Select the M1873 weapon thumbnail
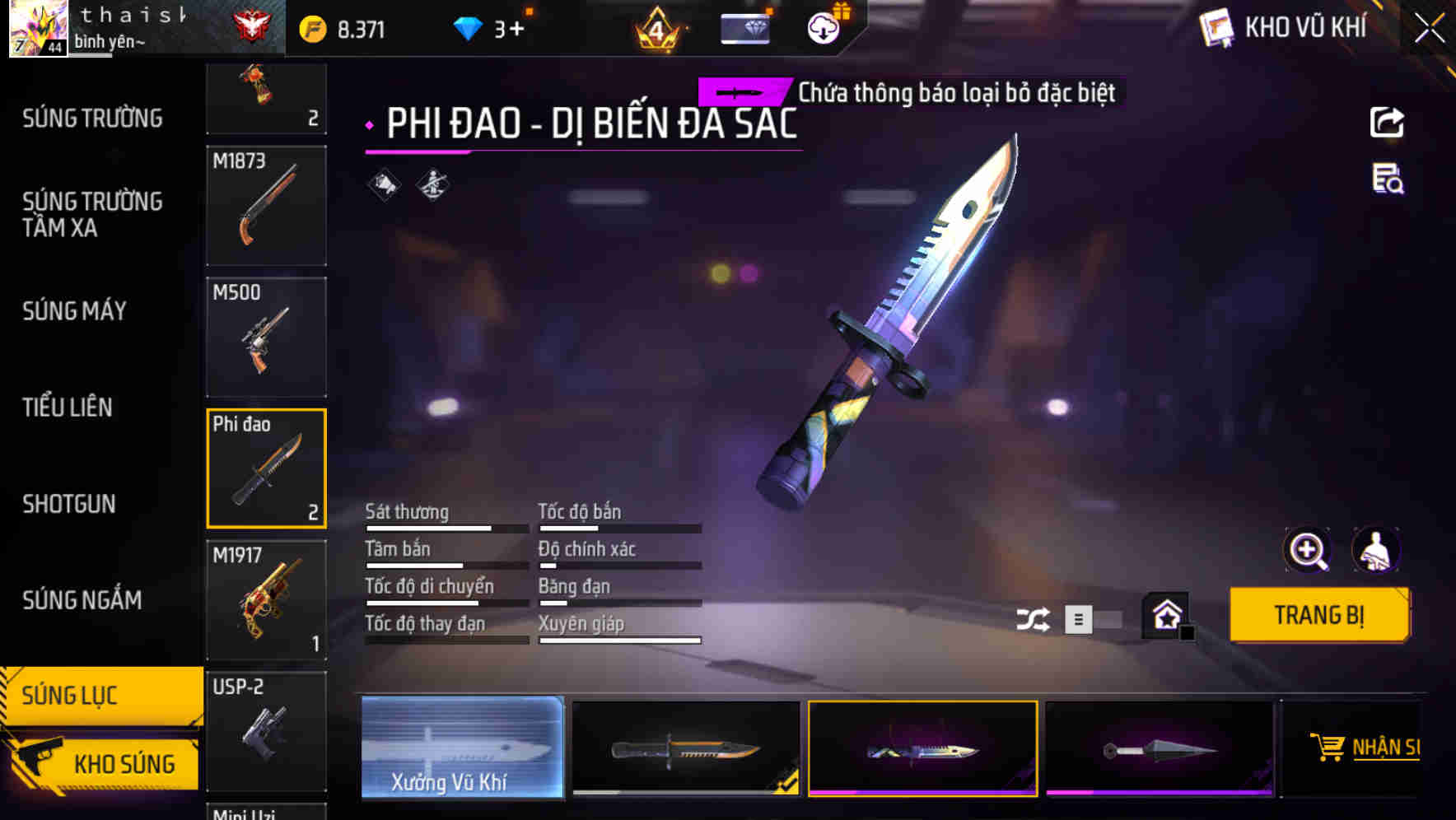 click(x=266, y=206)
